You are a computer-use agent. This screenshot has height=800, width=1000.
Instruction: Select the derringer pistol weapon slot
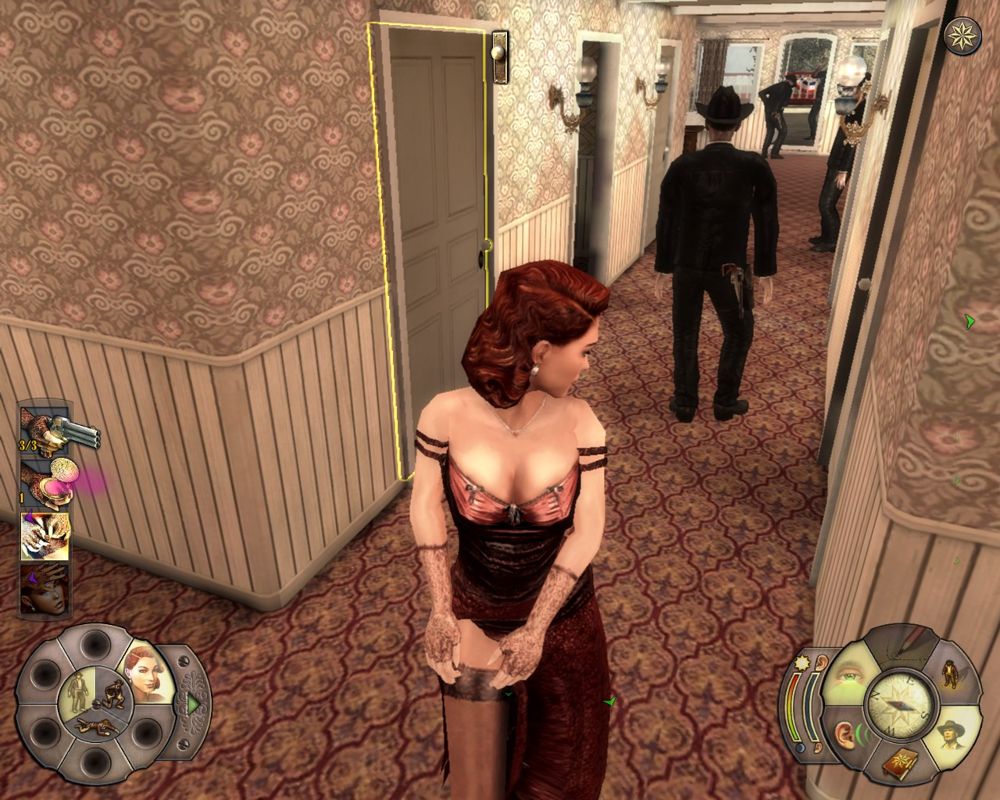[x=45, y=428]
